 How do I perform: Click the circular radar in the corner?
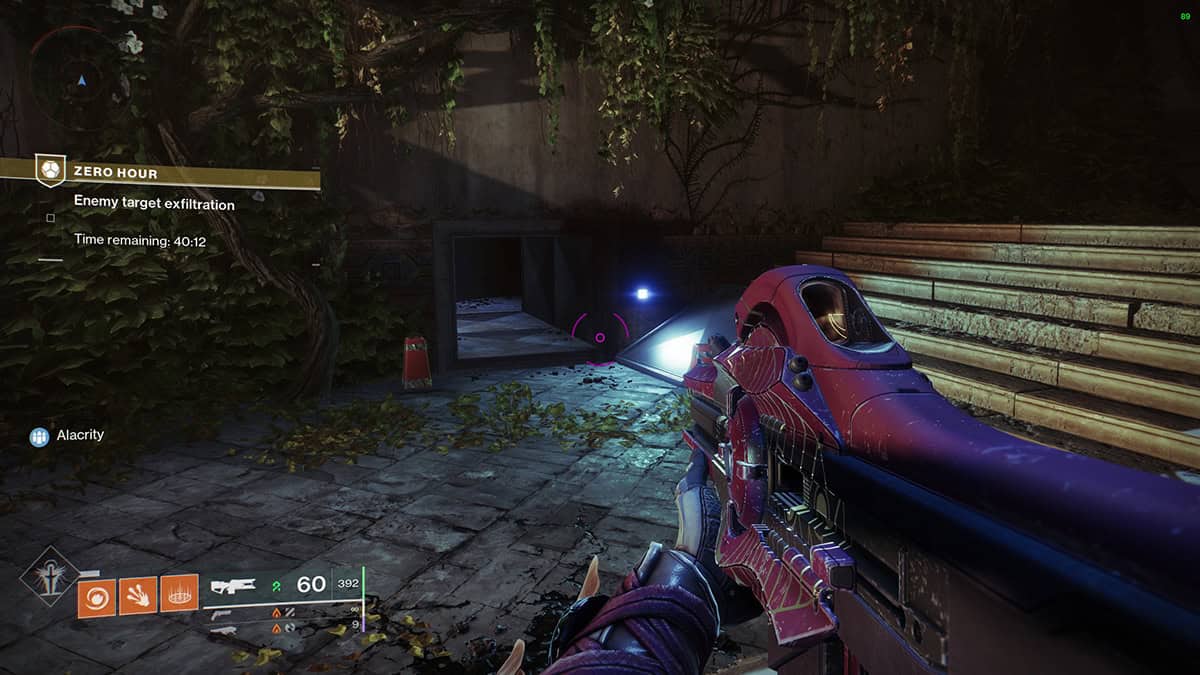[x=81, y=78]
